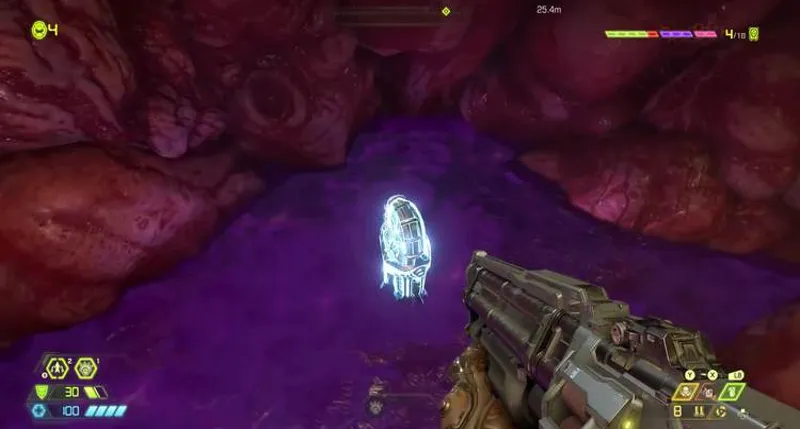
Task: Click the green armor shield icon
Action: tap(42, 392)
